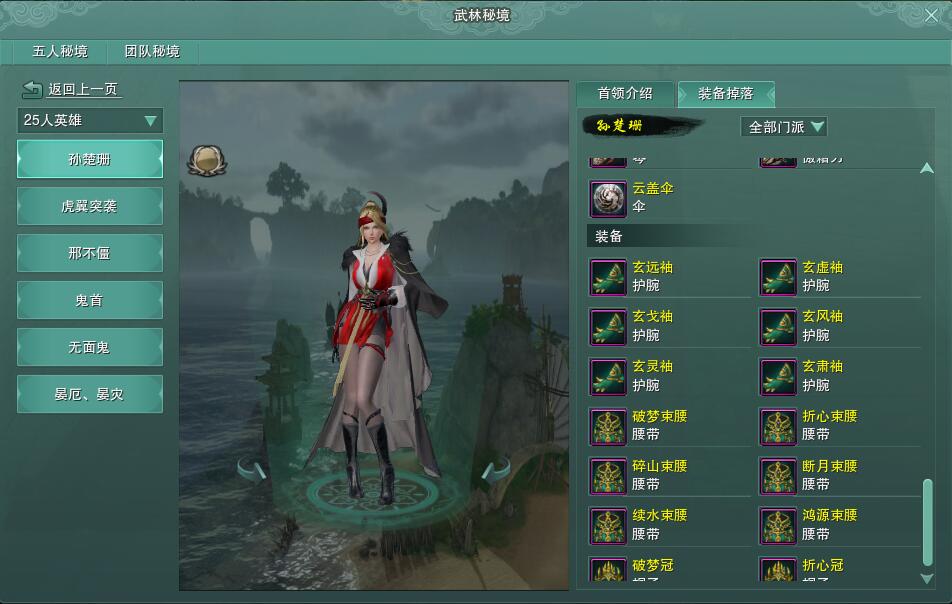Viewport: 952px width, 604px height.
Task: Open the 全部门派 filter dropdown
Action: pyautogui.click(x=785, y=127)
